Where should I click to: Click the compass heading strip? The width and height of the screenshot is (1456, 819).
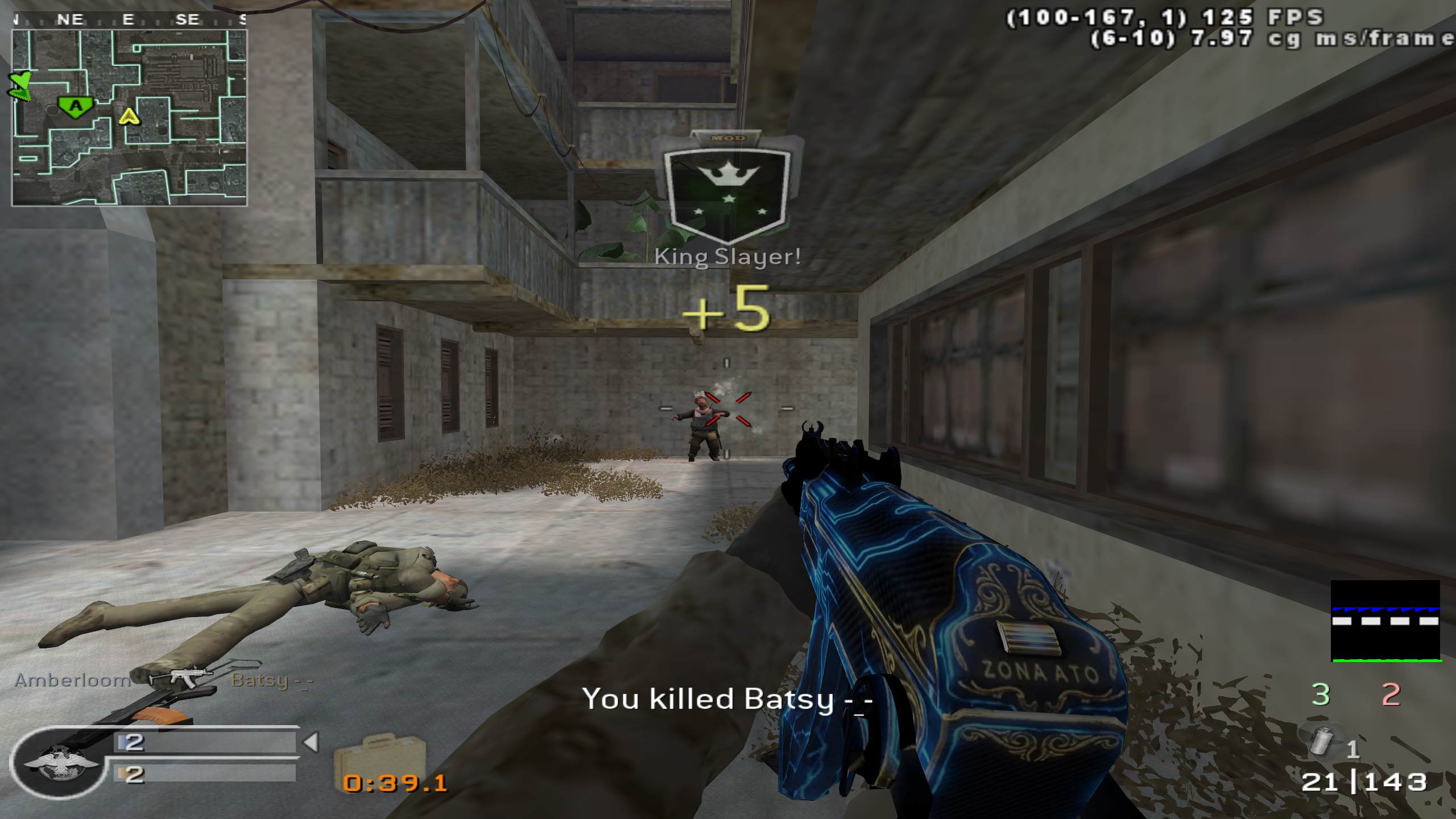(130, 20)
